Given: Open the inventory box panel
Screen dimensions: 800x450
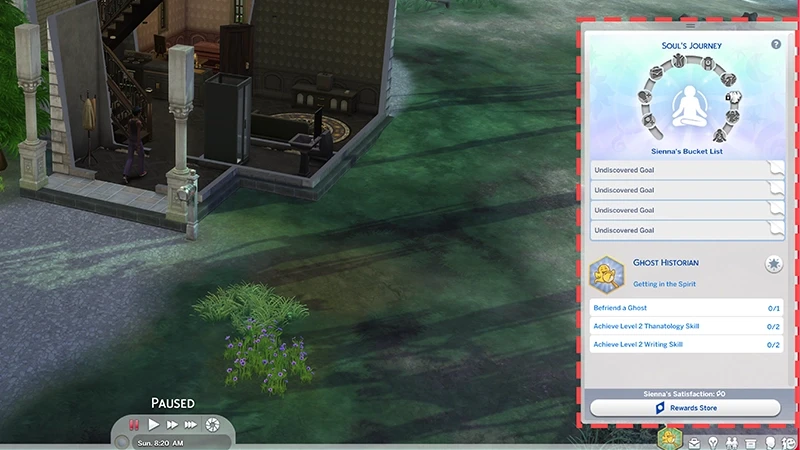Looking at the screenshot, I should pos(752,442).
